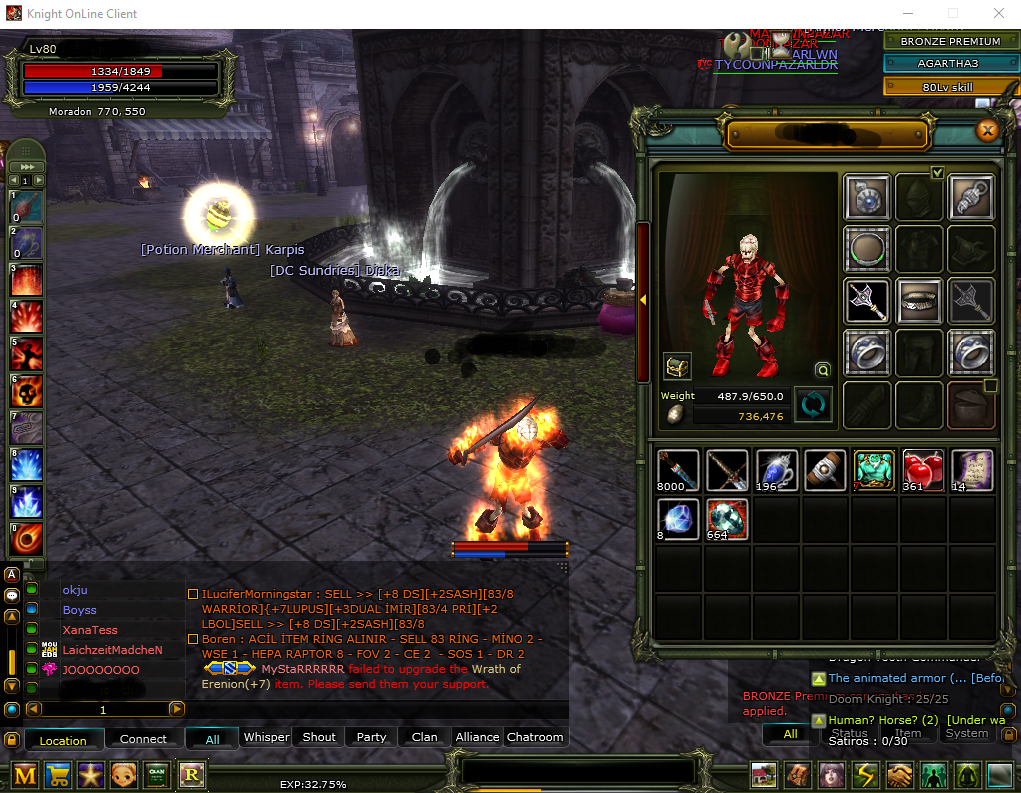Click the equipped belt slot
This screenshot has width=1021, height=793.
tap(919, 301)
